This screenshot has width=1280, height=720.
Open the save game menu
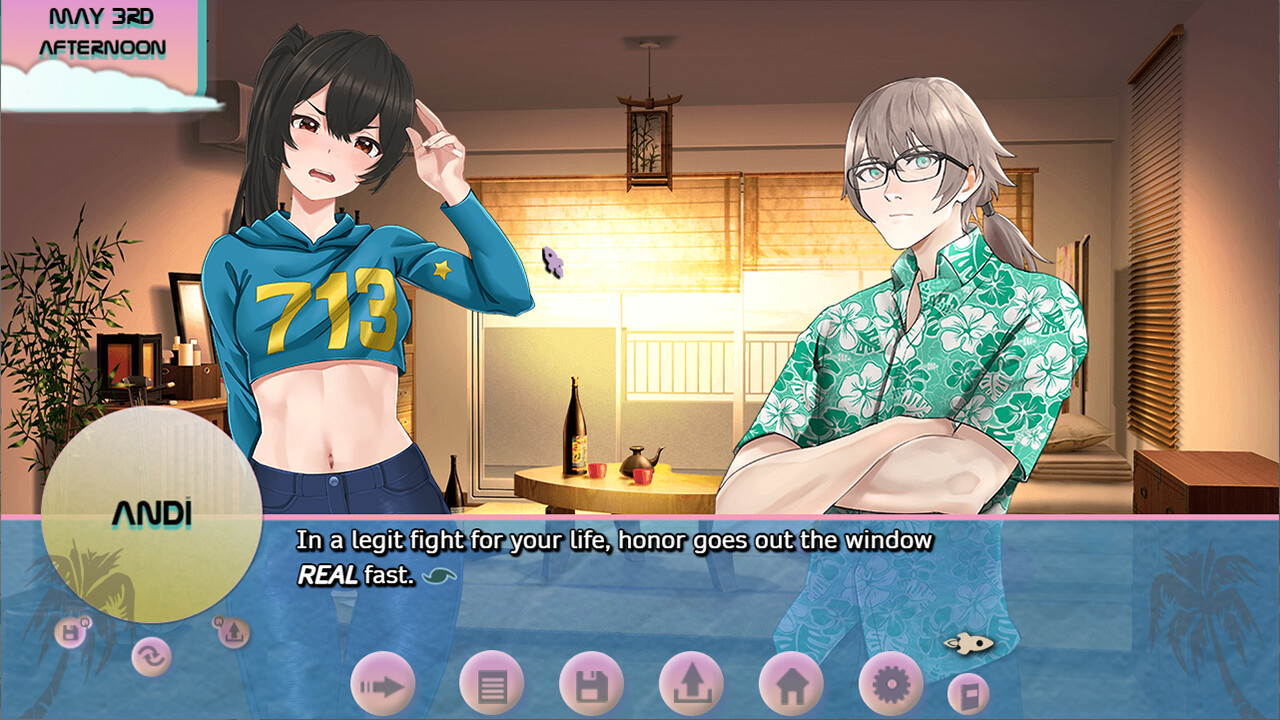click(591, 685)
